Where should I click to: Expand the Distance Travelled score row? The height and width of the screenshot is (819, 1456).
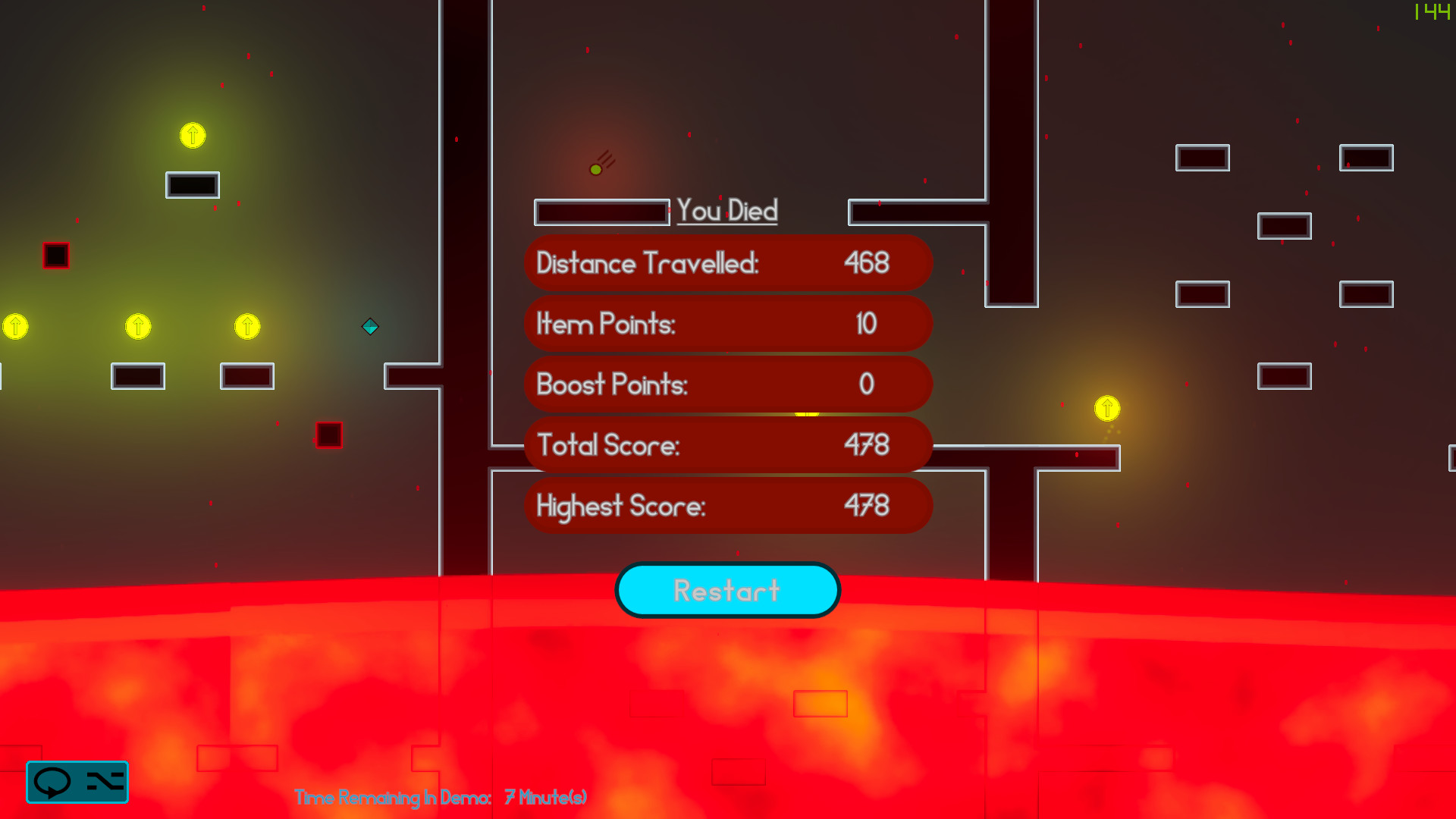[x=727, y=263]
